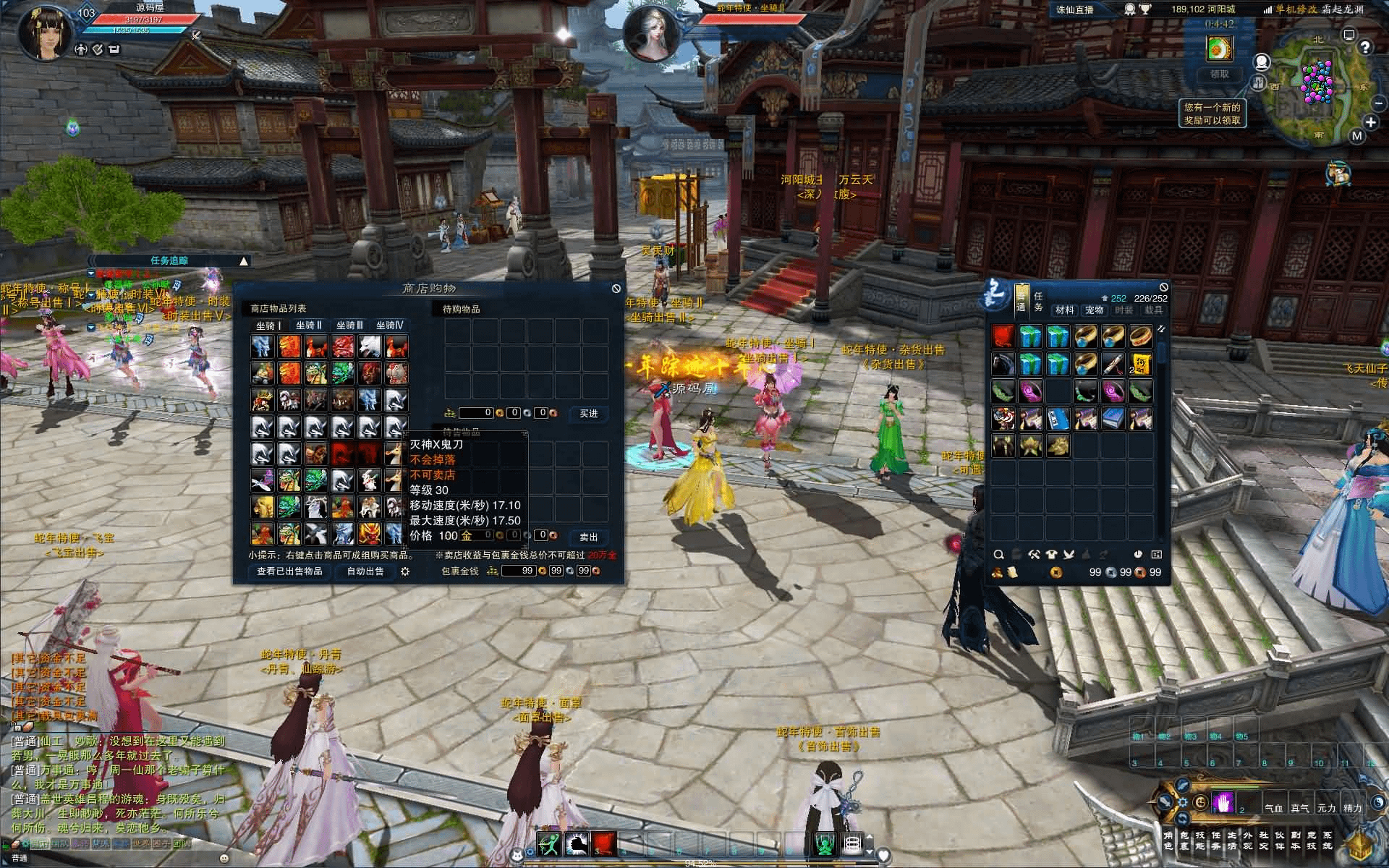
Task: Claim the reward with 领取 button
Action: click(1220, 75)
